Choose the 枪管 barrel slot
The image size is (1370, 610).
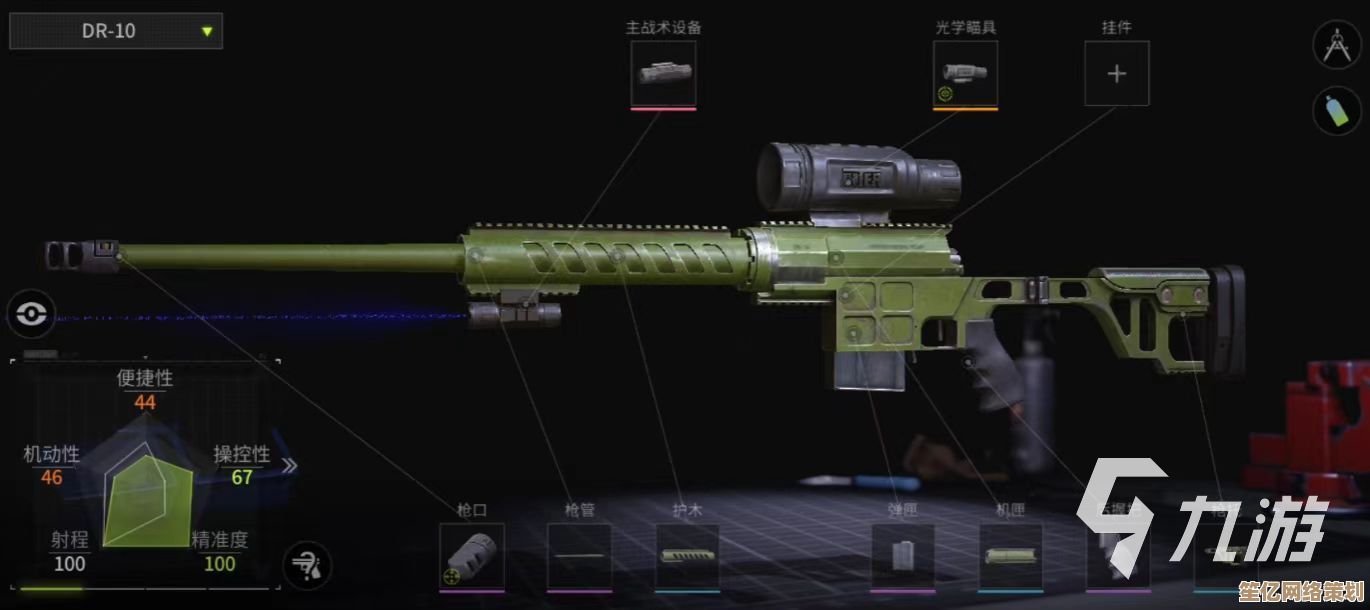(579, 556)
